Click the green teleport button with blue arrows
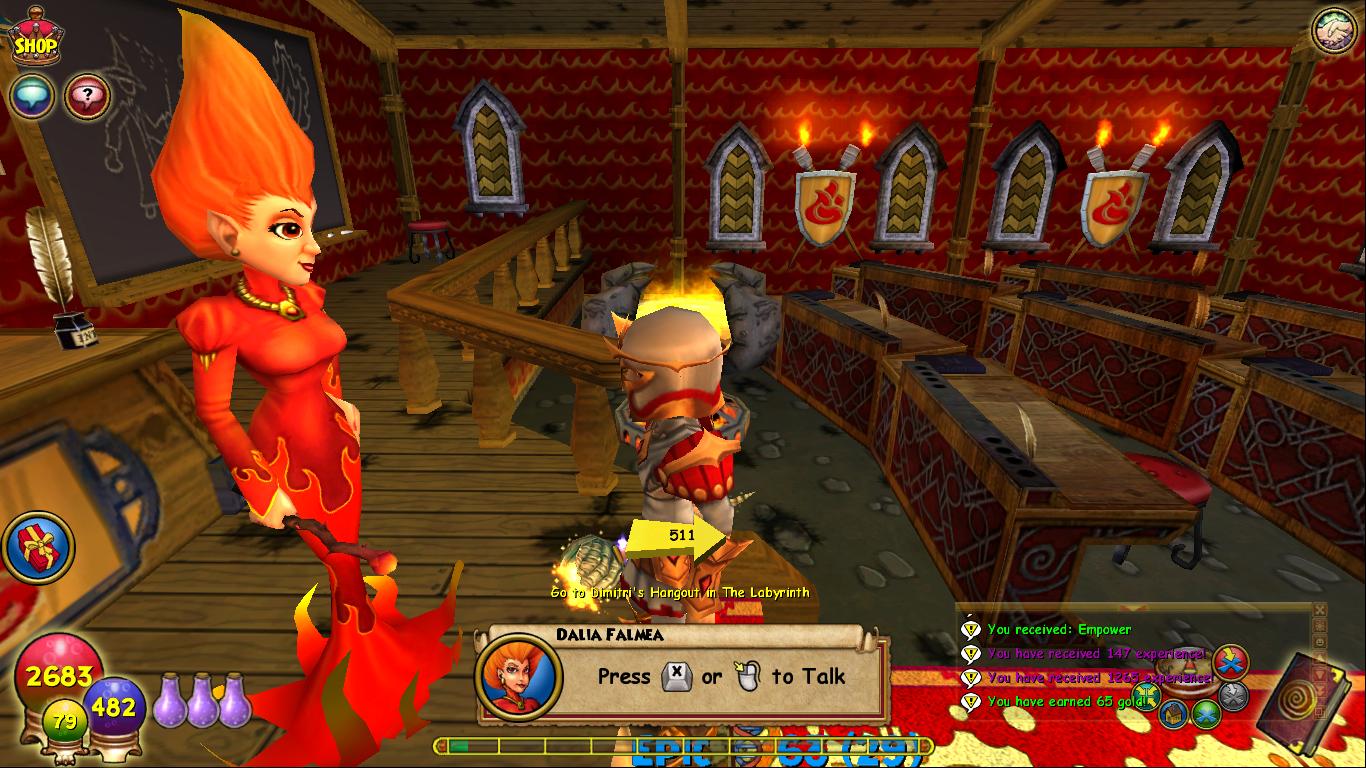Image resolution: width=1366 pixels, height=768 pixels. pos(1206,713)
